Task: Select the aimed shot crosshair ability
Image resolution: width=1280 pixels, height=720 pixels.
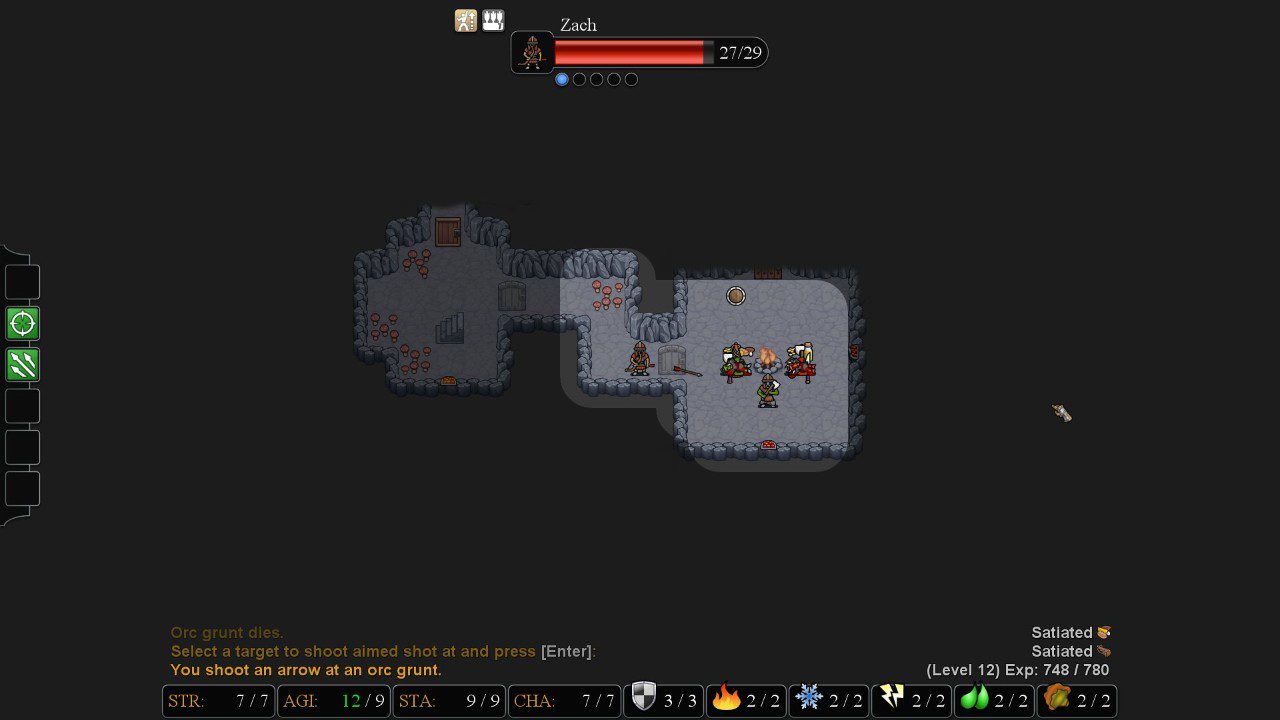Action: tap(22, 322)
